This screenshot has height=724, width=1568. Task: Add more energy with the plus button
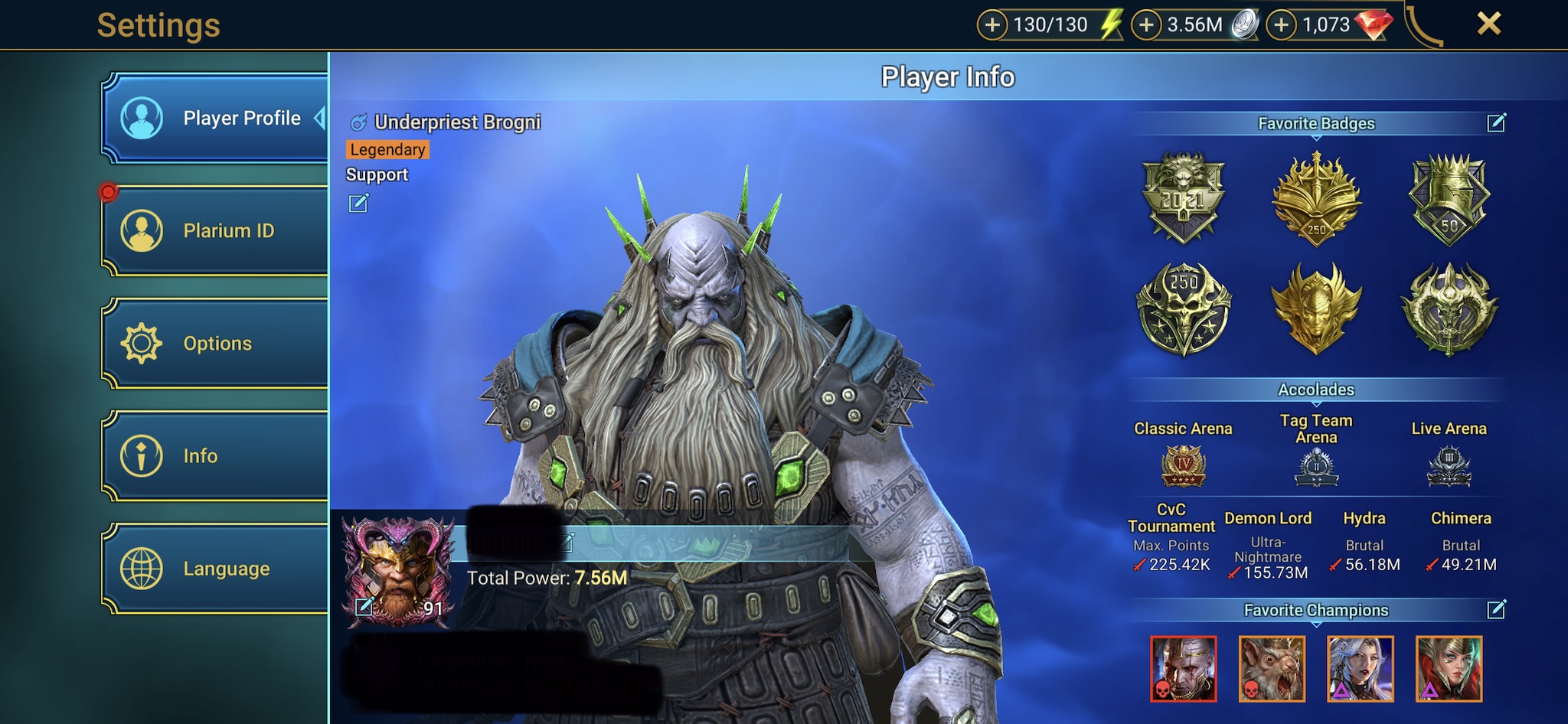992,25
